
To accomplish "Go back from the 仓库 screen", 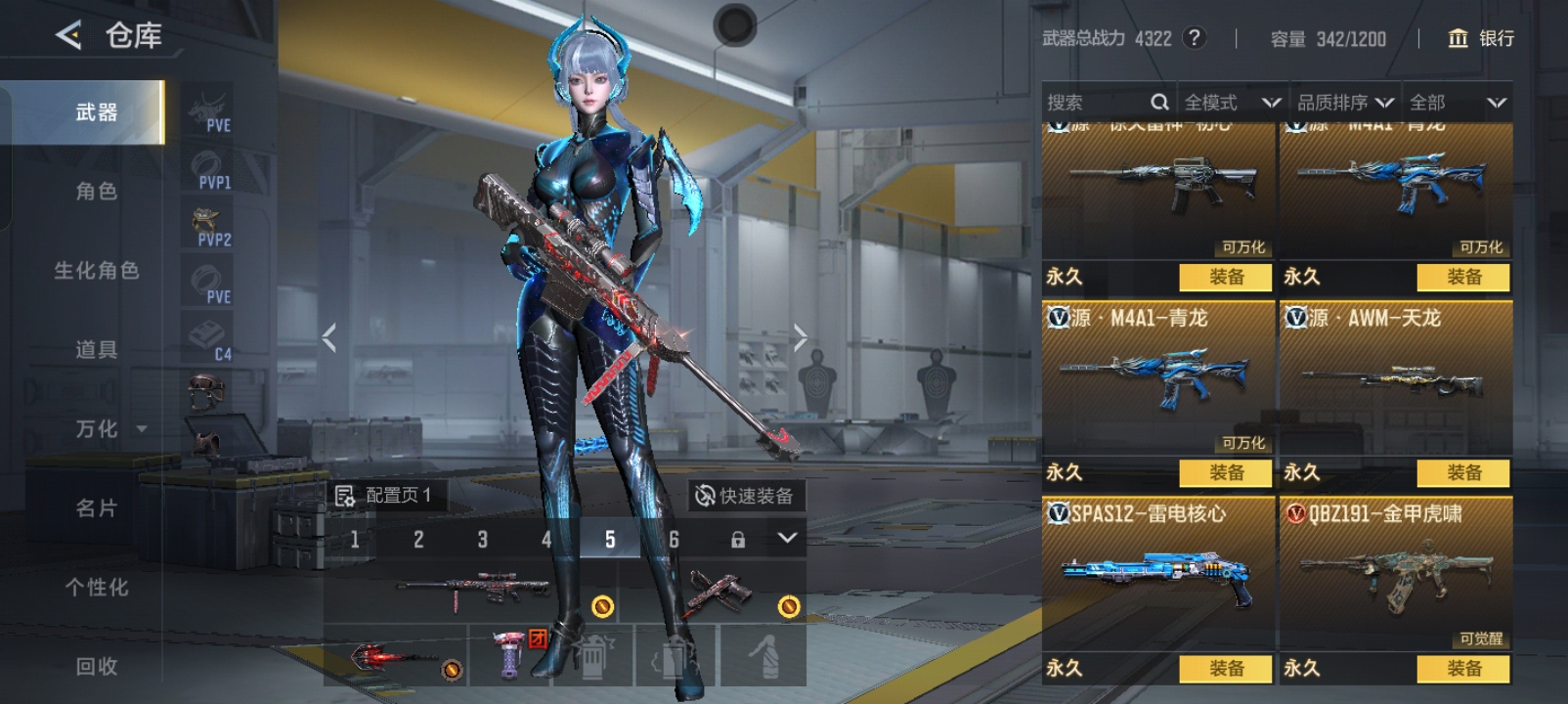I will 68,36.
